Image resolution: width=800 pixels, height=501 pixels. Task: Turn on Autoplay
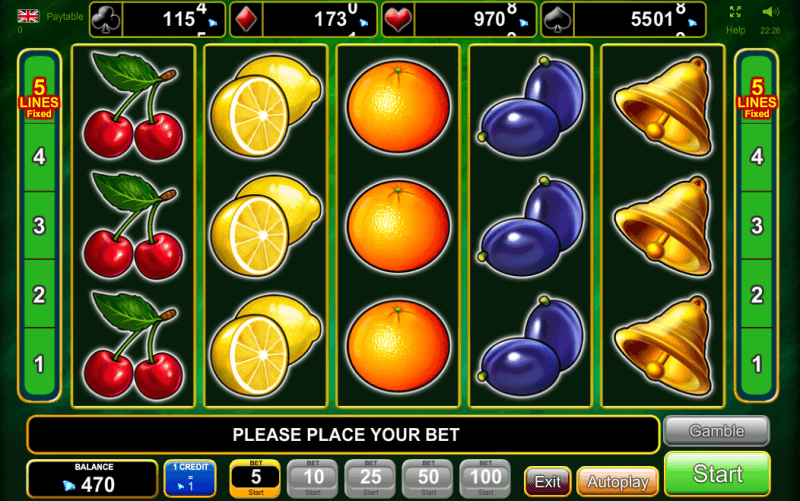pos(617,481)
